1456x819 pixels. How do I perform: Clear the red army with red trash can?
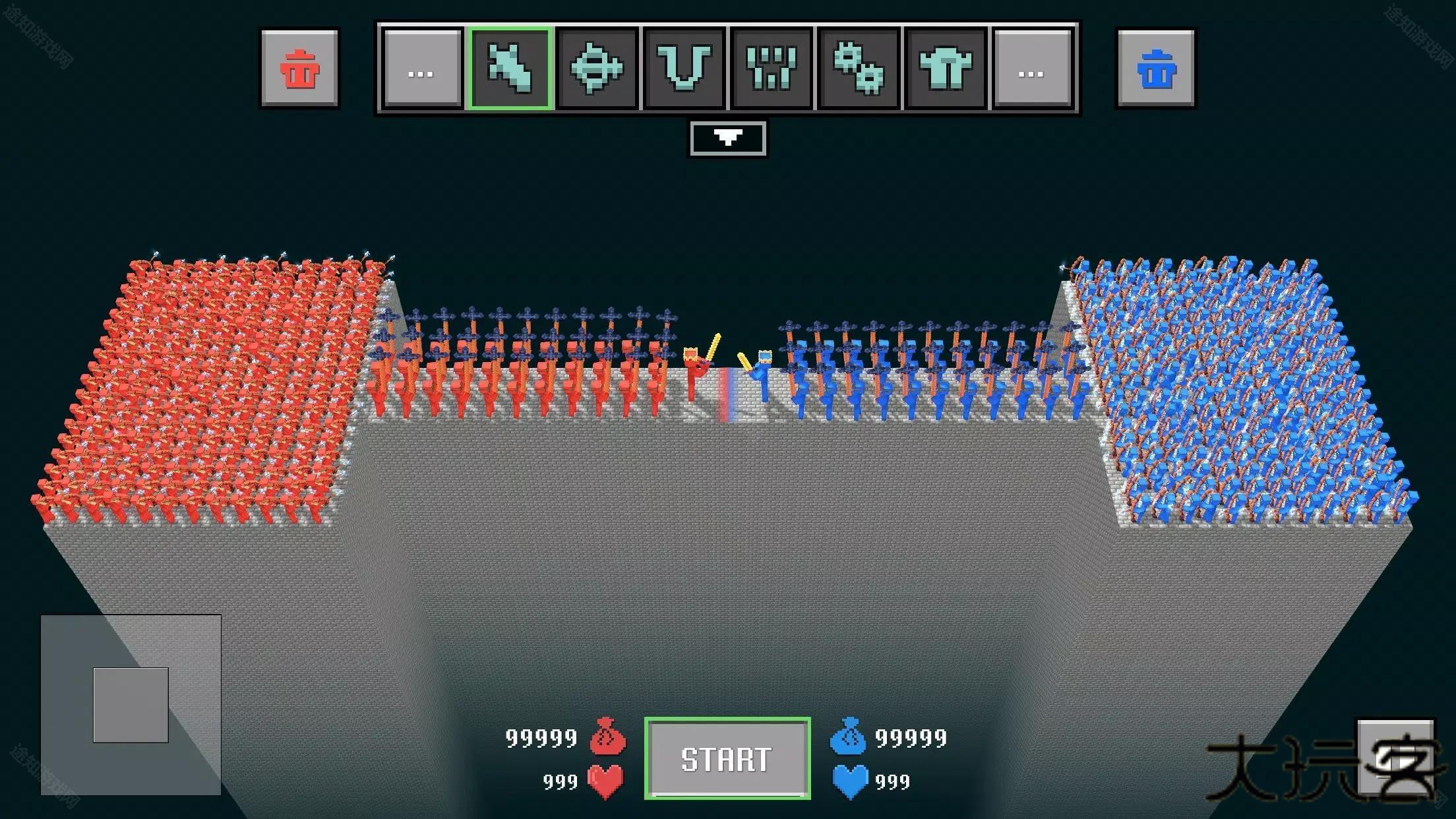click(300, 69)
